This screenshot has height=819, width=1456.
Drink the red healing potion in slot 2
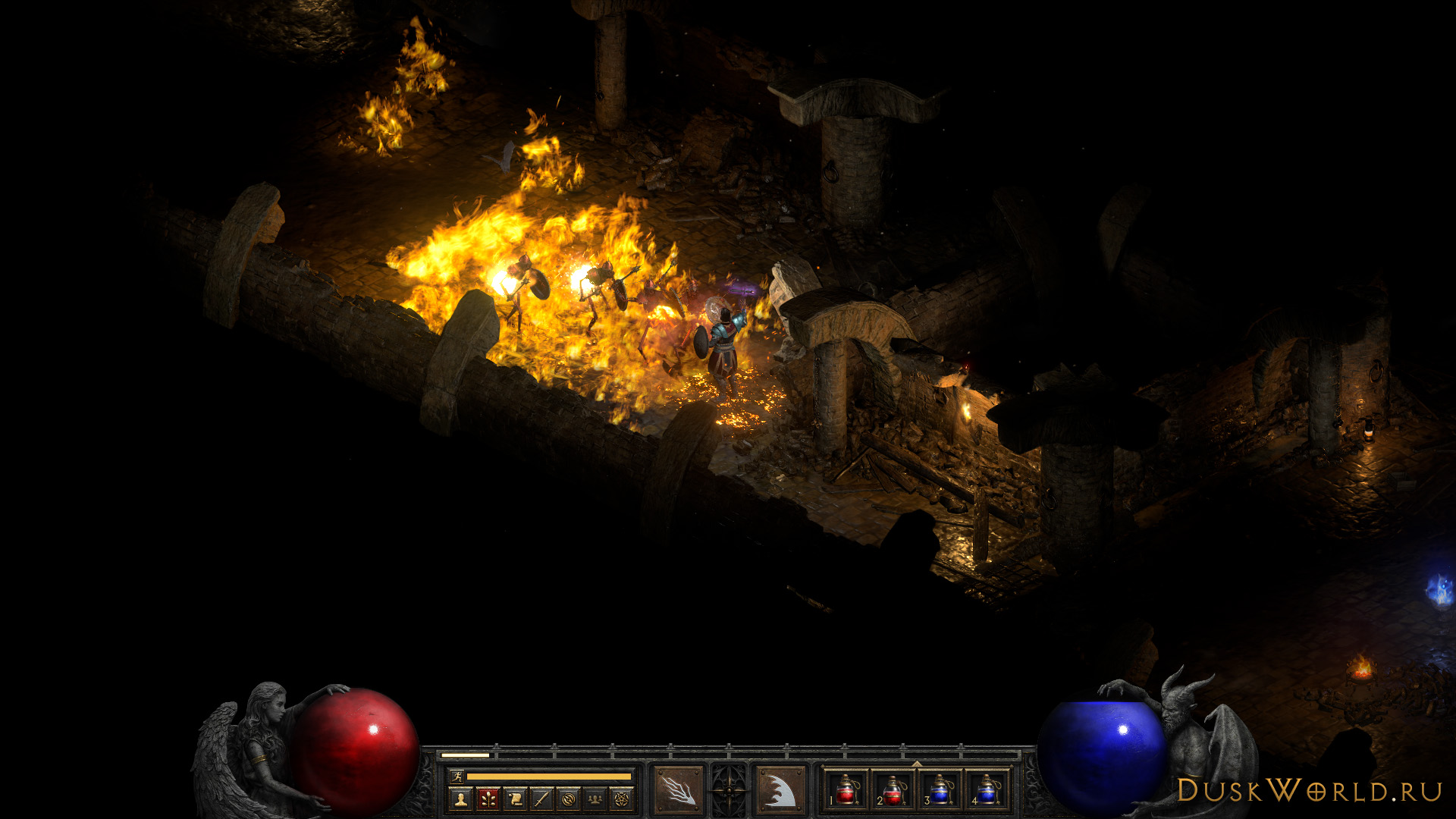(893, 790)
